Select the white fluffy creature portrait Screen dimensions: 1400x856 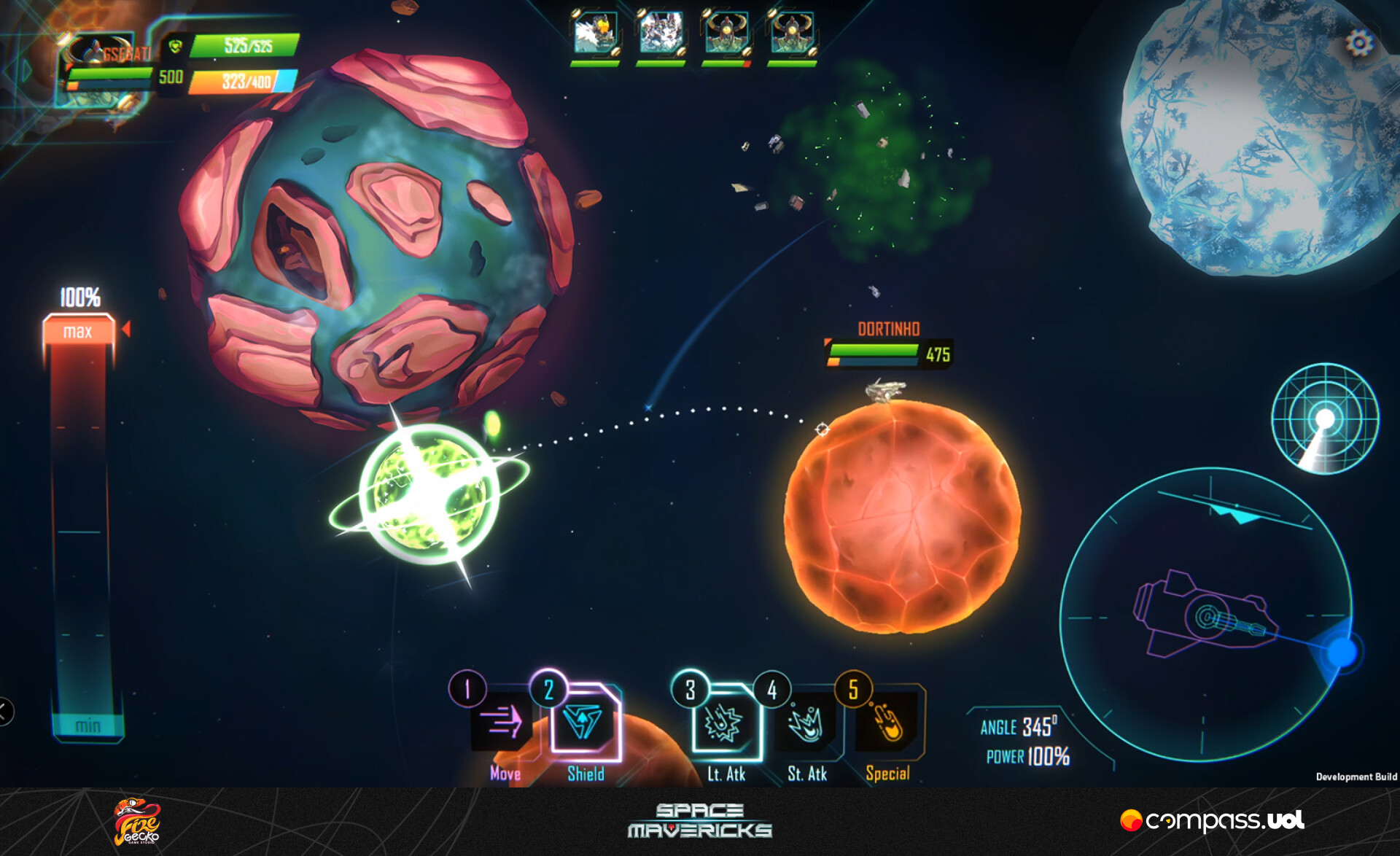tap(661, 33)
